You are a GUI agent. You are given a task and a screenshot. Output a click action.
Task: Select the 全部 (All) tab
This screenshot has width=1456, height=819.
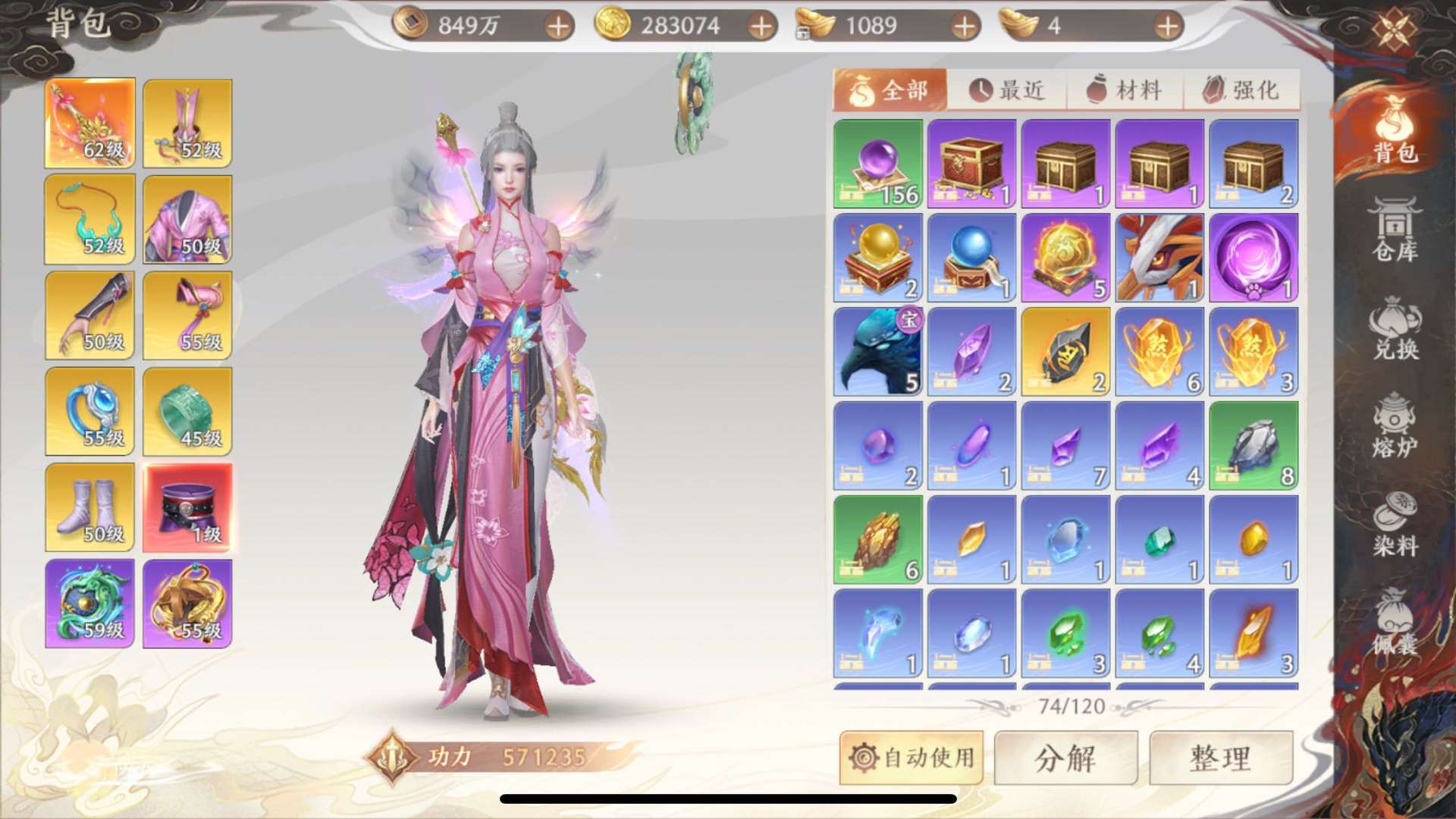890,90
